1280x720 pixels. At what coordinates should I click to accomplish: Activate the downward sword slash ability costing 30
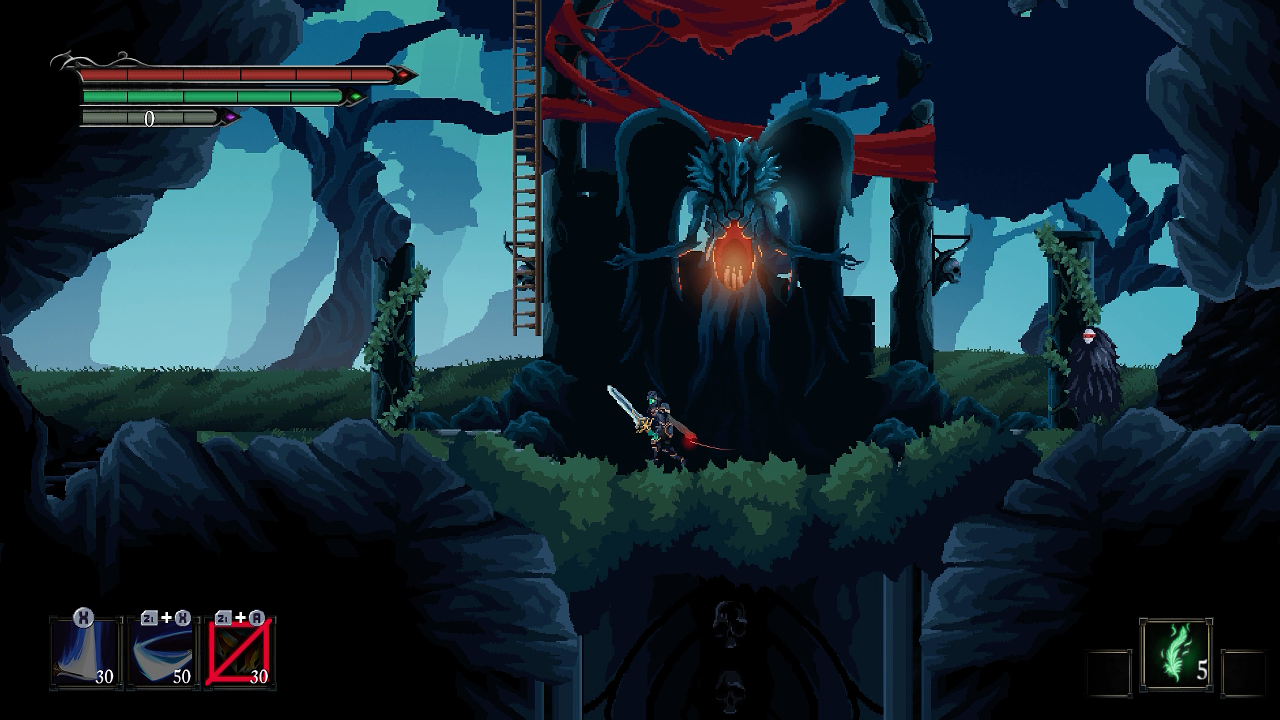point(85,652)
